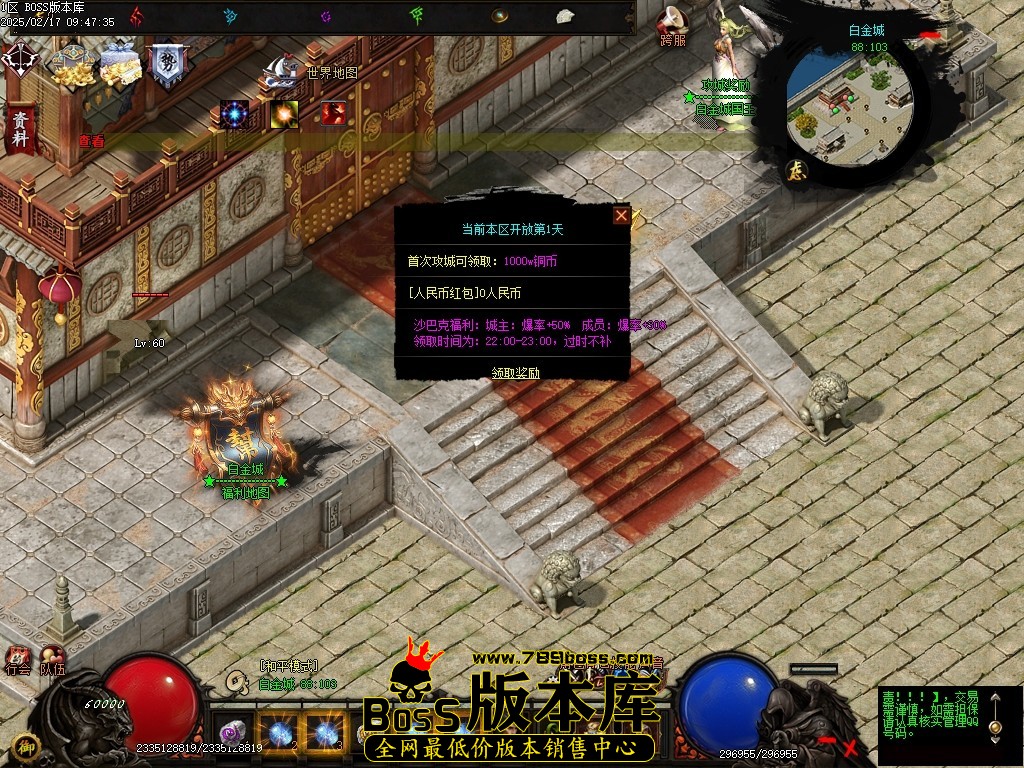Image resolution: width=1024 pixels, height=768 pixels.
Task: Select the red dragon buff icon
Action: pyautogui.click(x=333, y=114)
